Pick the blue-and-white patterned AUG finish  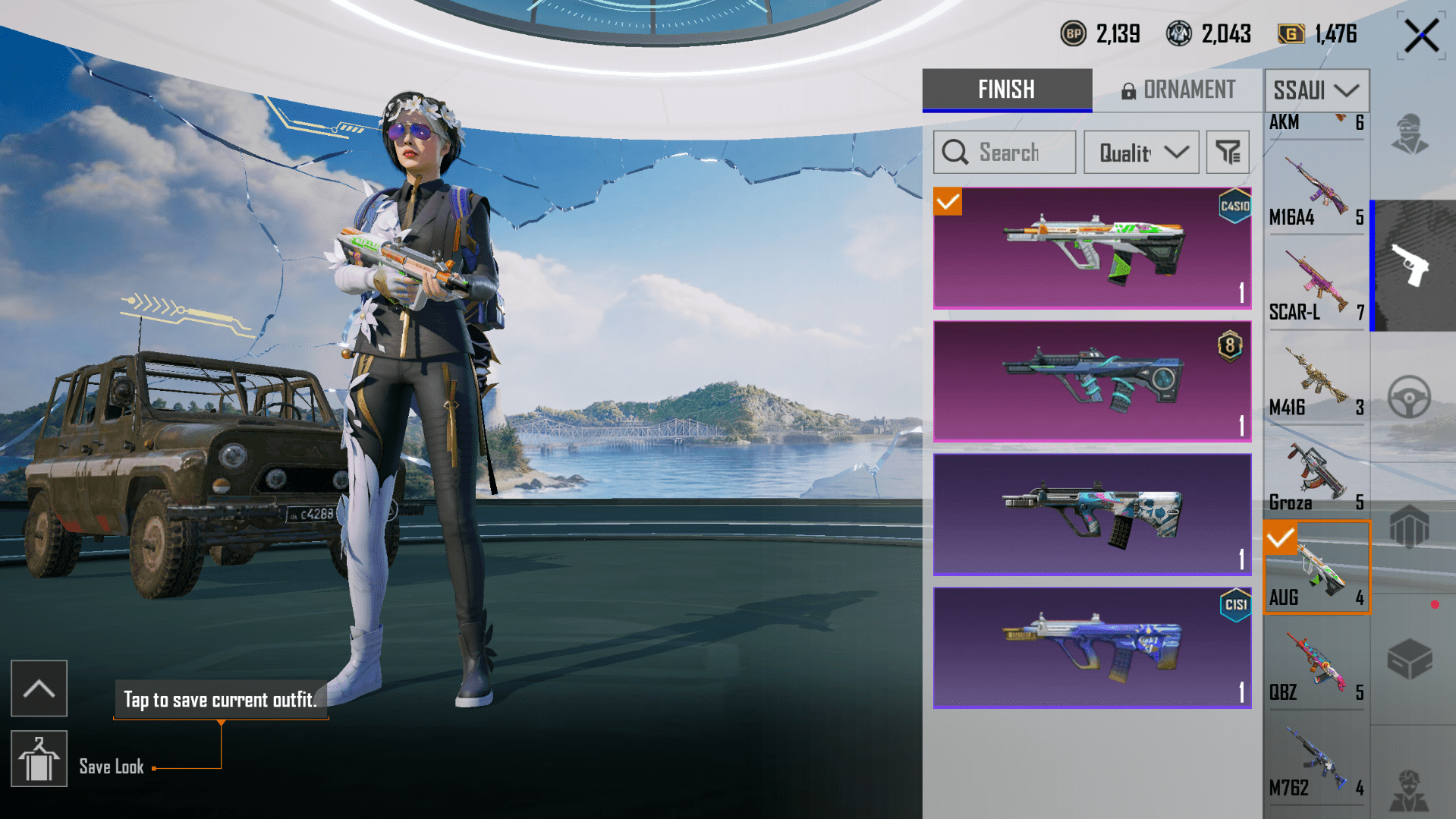click(x=1092, y=515)
